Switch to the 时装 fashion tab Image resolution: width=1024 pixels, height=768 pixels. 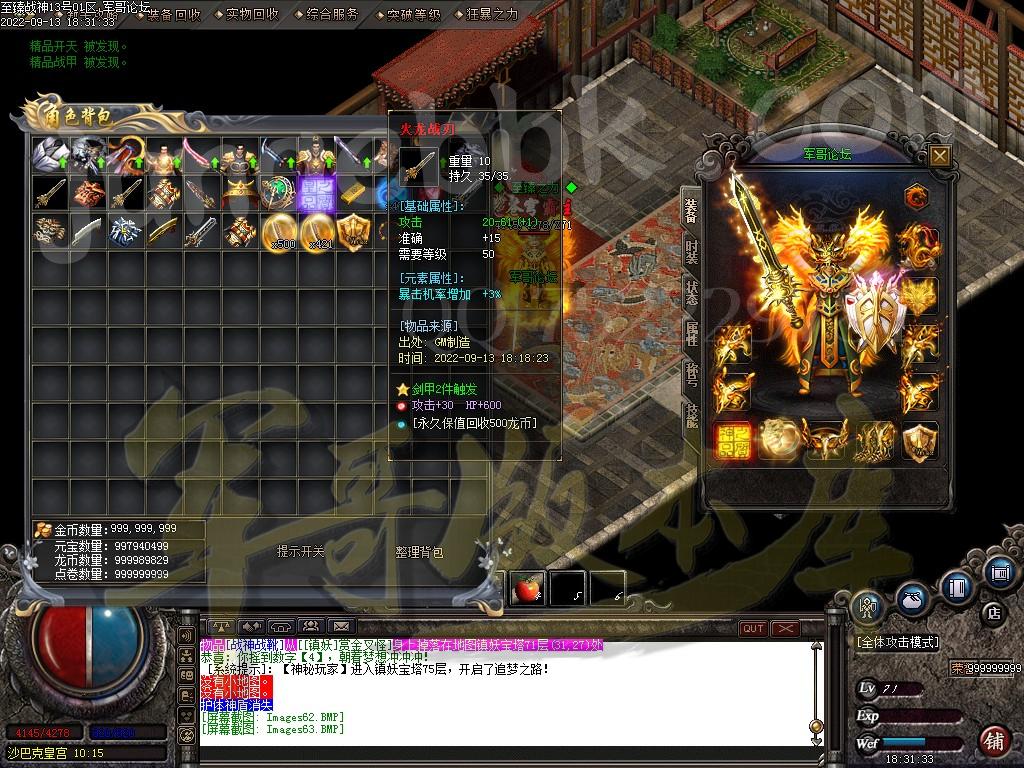(x=691, y=250)
